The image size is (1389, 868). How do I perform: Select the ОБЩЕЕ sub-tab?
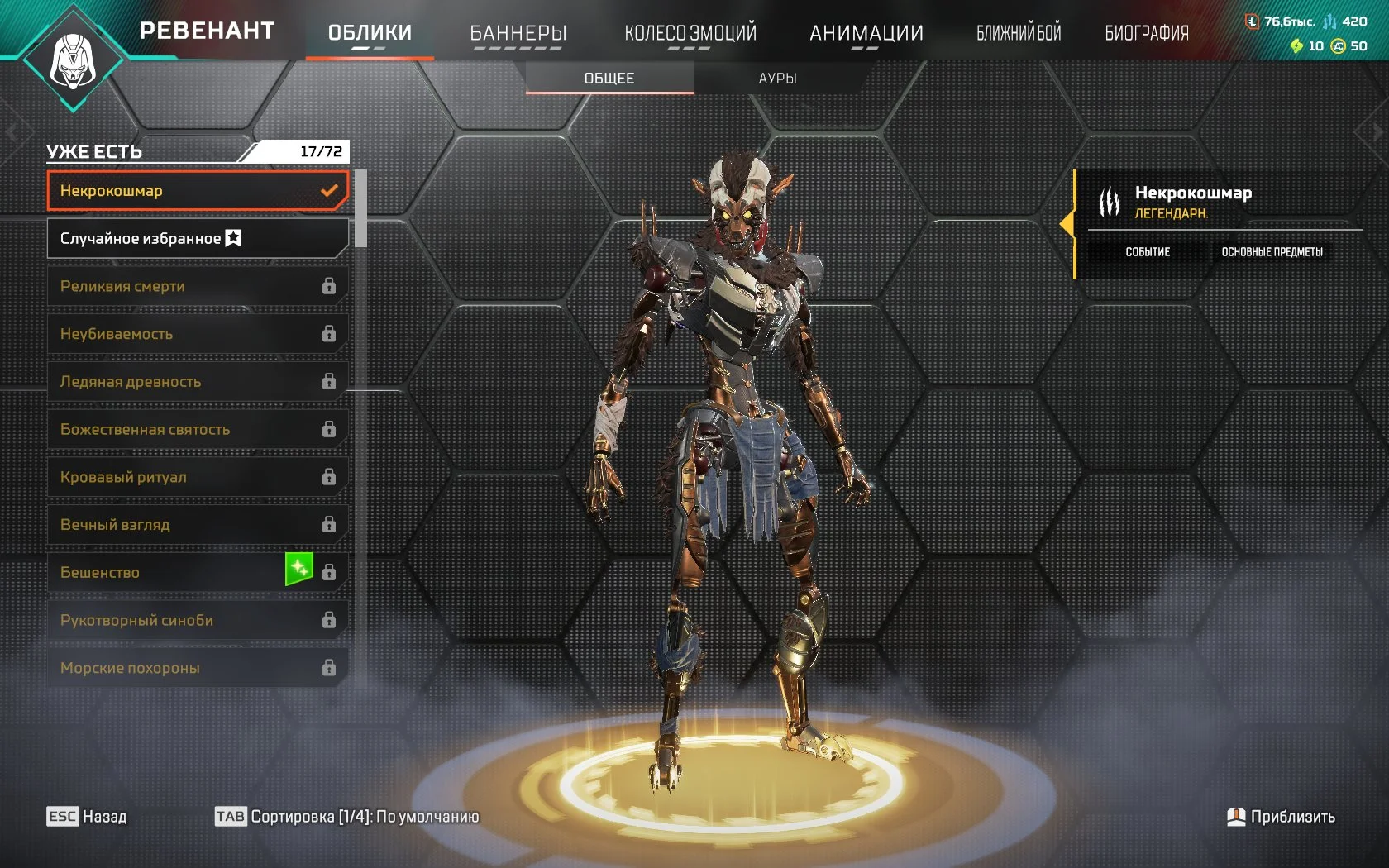point(609,79)
